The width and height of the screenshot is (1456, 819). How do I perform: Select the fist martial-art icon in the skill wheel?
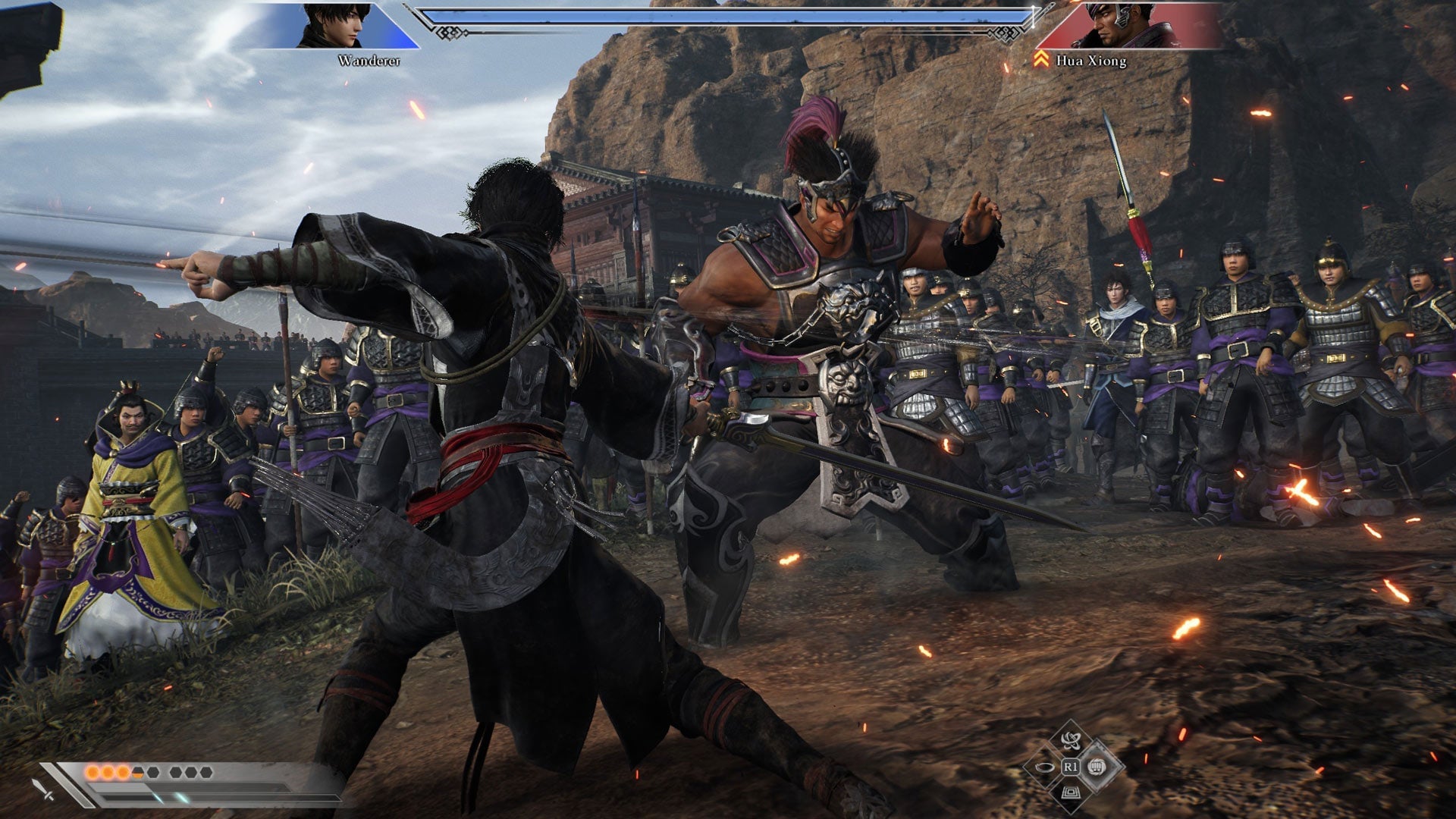click(x=1097, y=768)
